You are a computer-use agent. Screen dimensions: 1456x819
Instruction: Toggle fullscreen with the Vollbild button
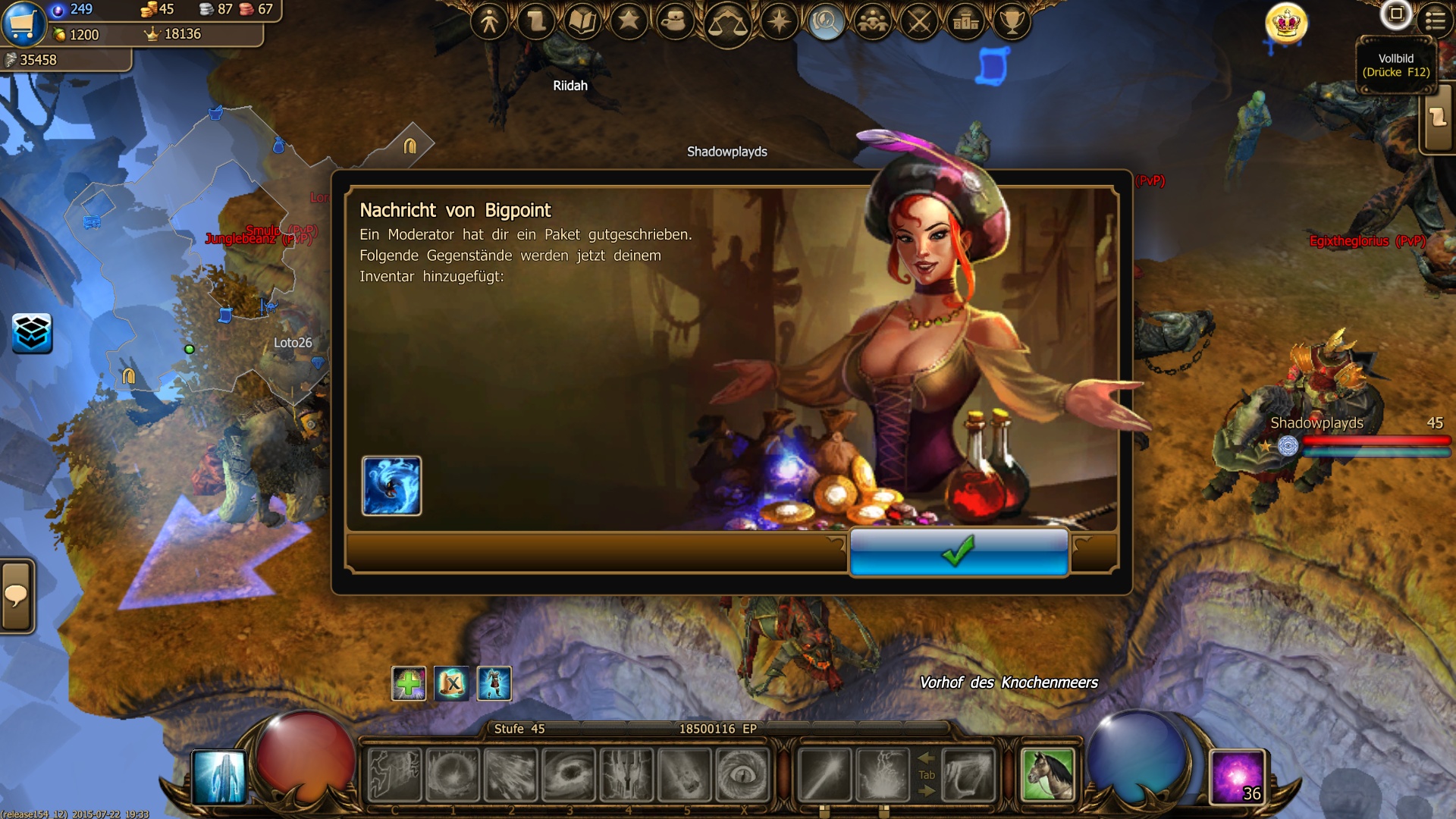click(1395, 14)
